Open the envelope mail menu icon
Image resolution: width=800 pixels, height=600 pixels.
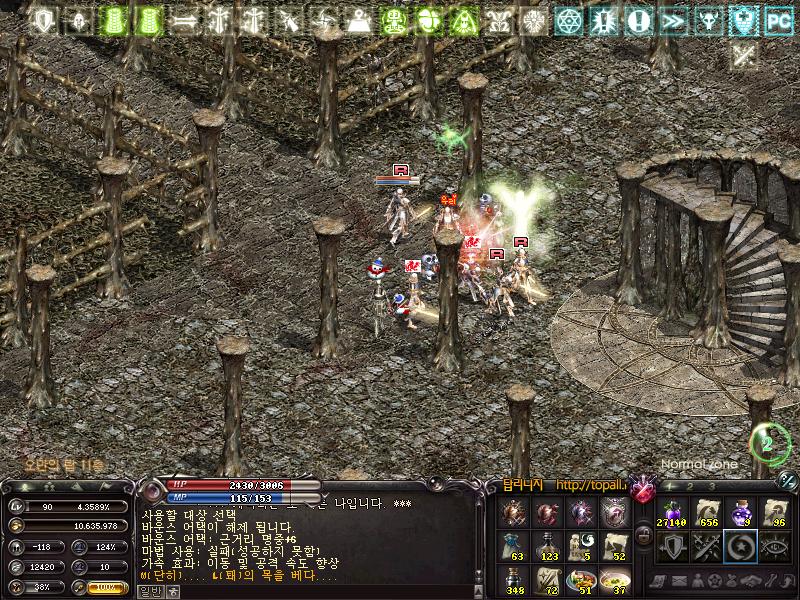point(680,581)
